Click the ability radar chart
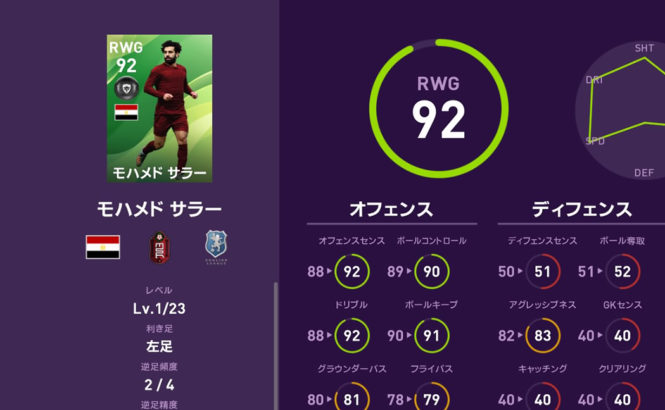Viewport: 665px width, 410px height. pyautogui.click(x=622, y=105)
